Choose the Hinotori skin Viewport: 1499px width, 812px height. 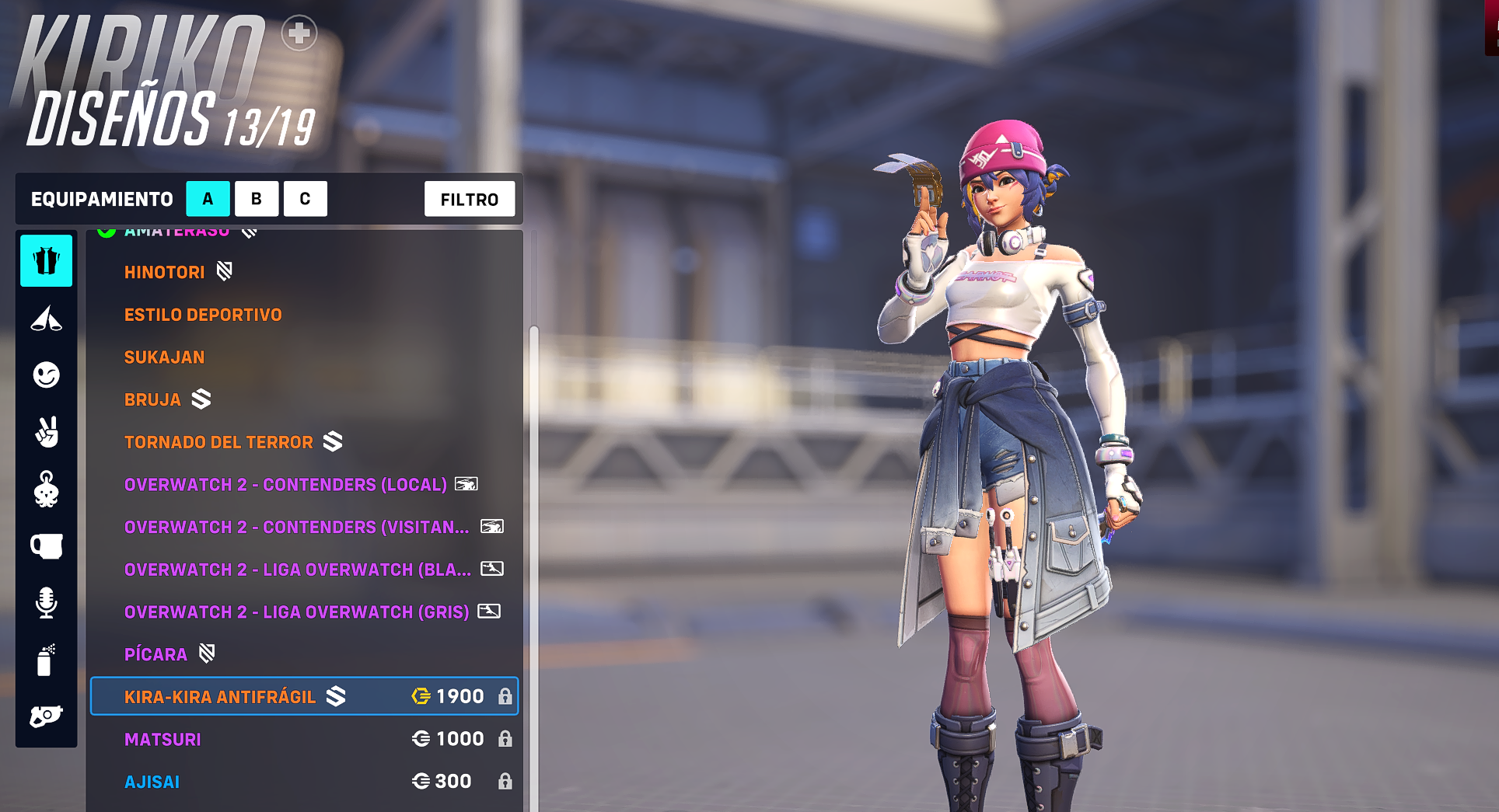(165, 272)
